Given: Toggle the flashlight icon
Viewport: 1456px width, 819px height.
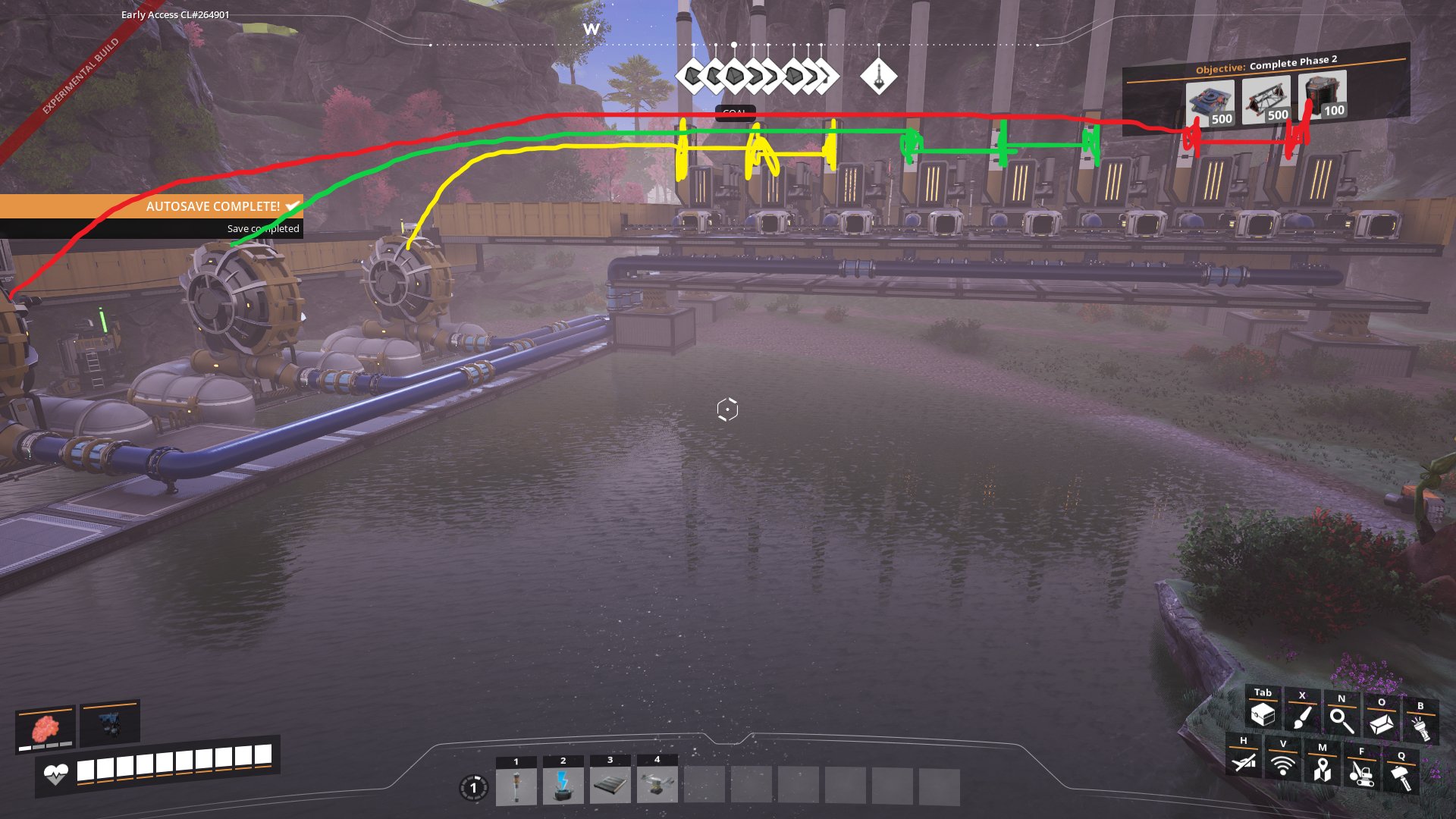Looking at the screenshot, I should [1420, 727].
